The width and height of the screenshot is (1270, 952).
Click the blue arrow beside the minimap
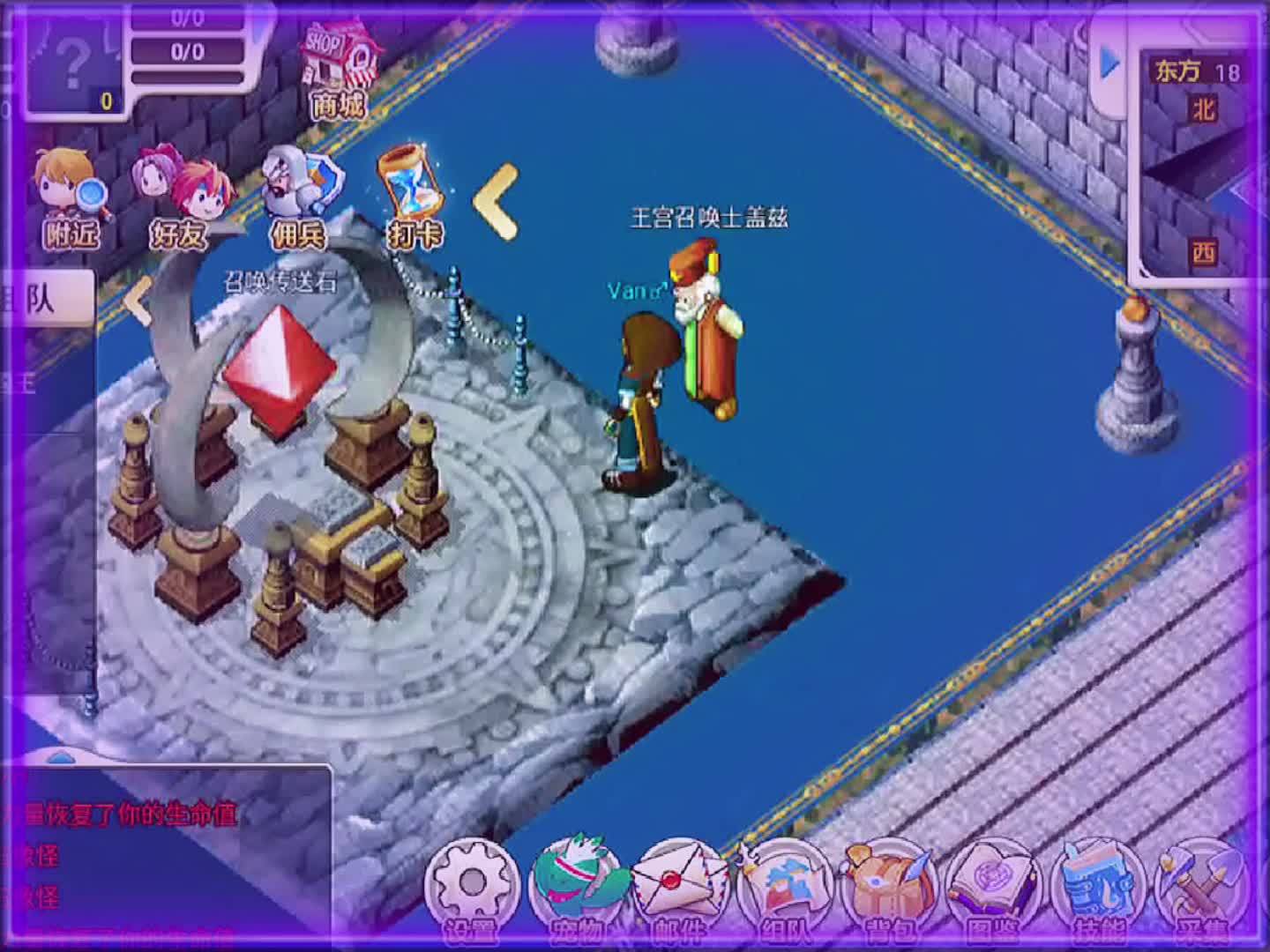[1109, 63]
